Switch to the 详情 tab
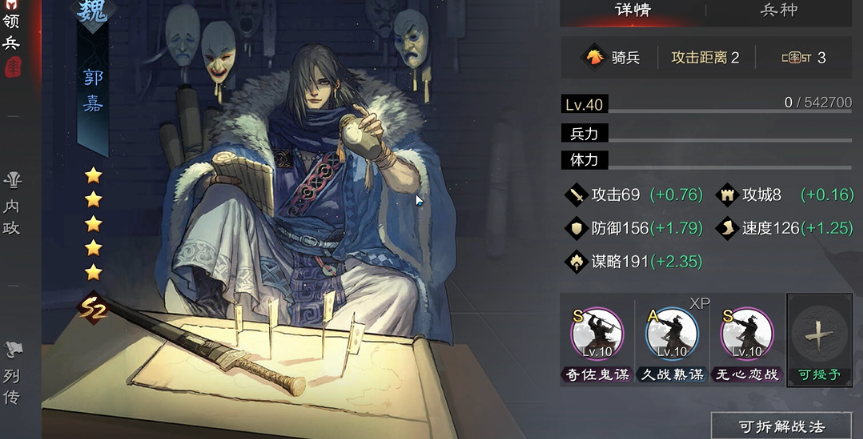 632,12
